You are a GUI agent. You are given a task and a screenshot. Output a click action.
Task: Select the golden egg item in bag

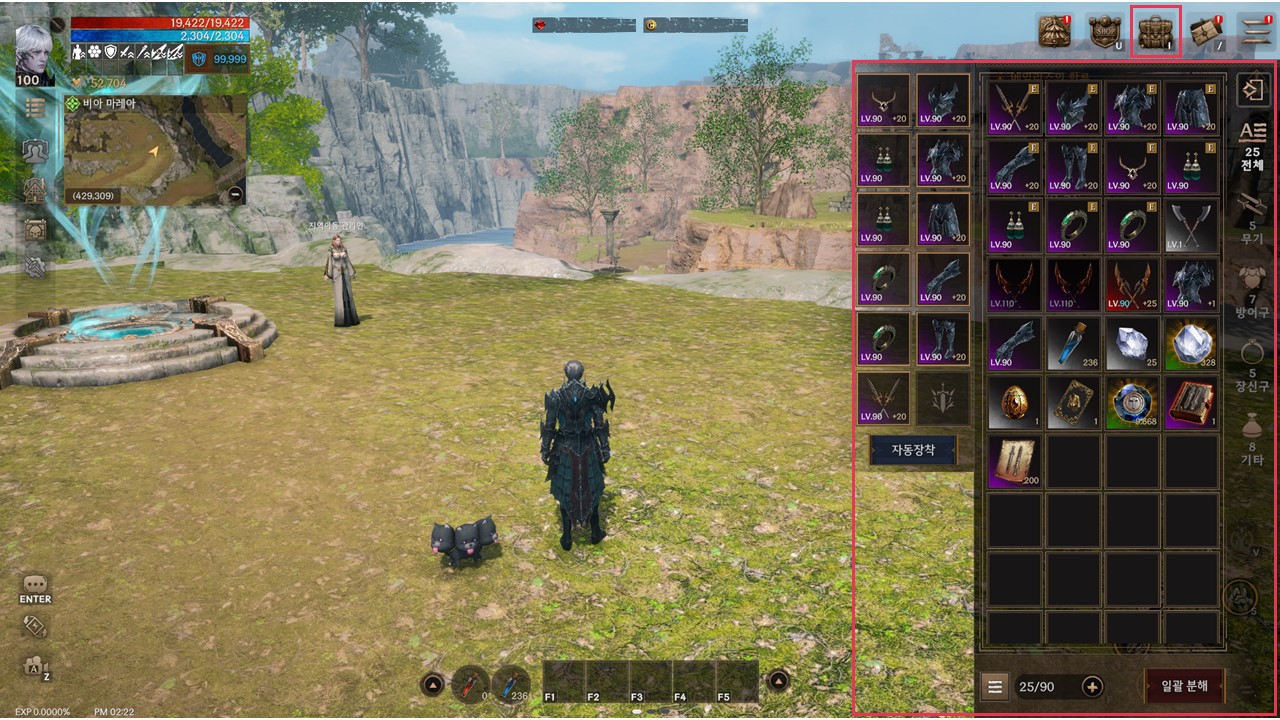[1014, 403]
